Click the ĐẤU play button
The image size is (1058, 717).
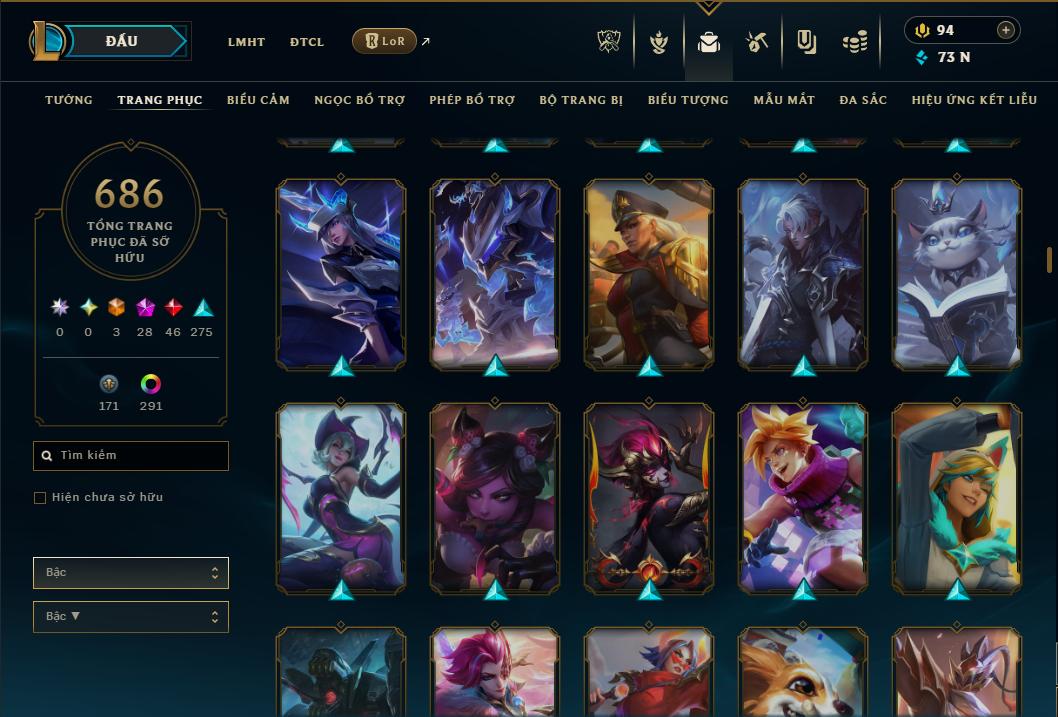pos(122,41)
